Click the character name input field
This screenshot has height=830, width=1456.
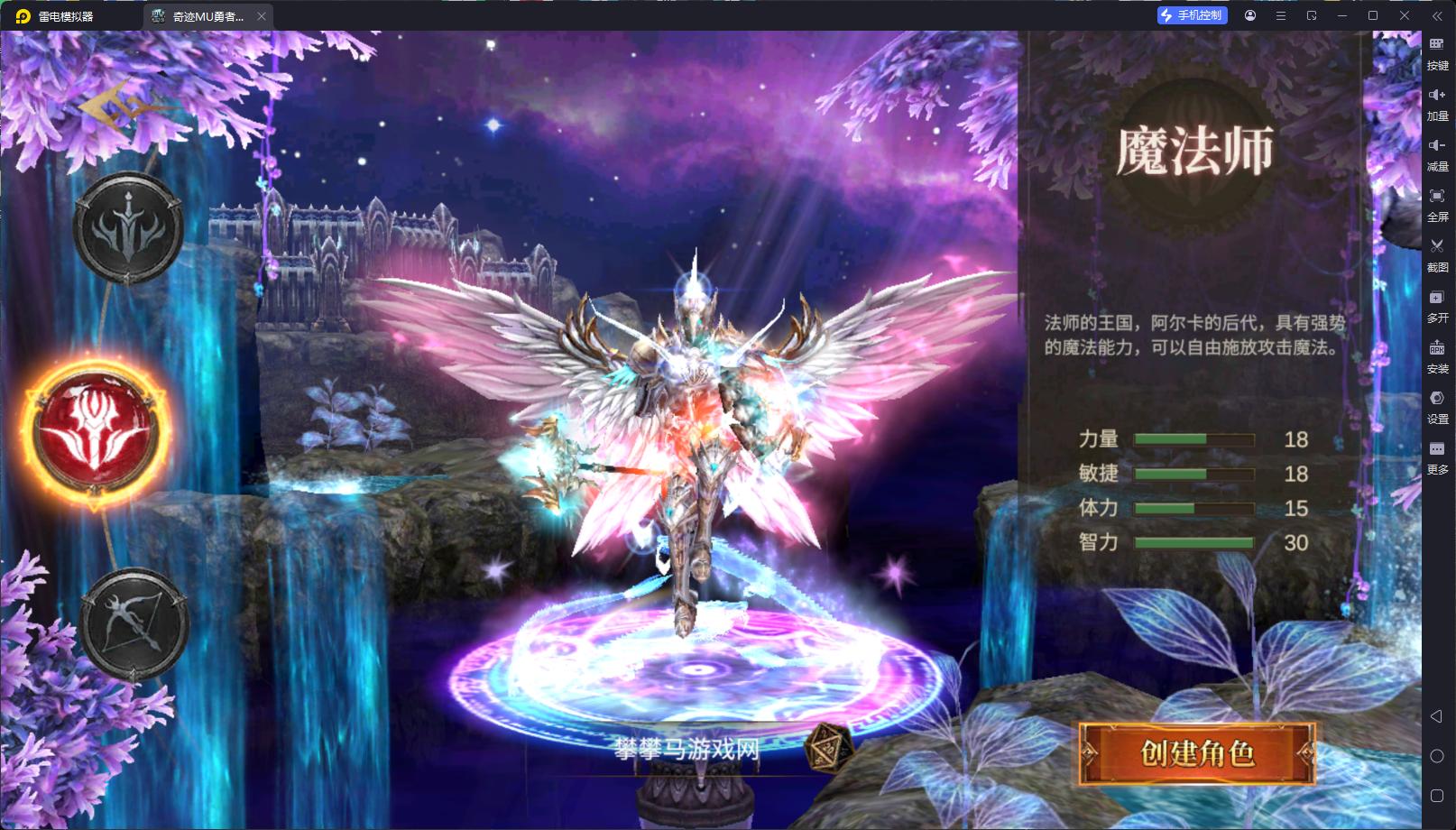coord(687,749)
